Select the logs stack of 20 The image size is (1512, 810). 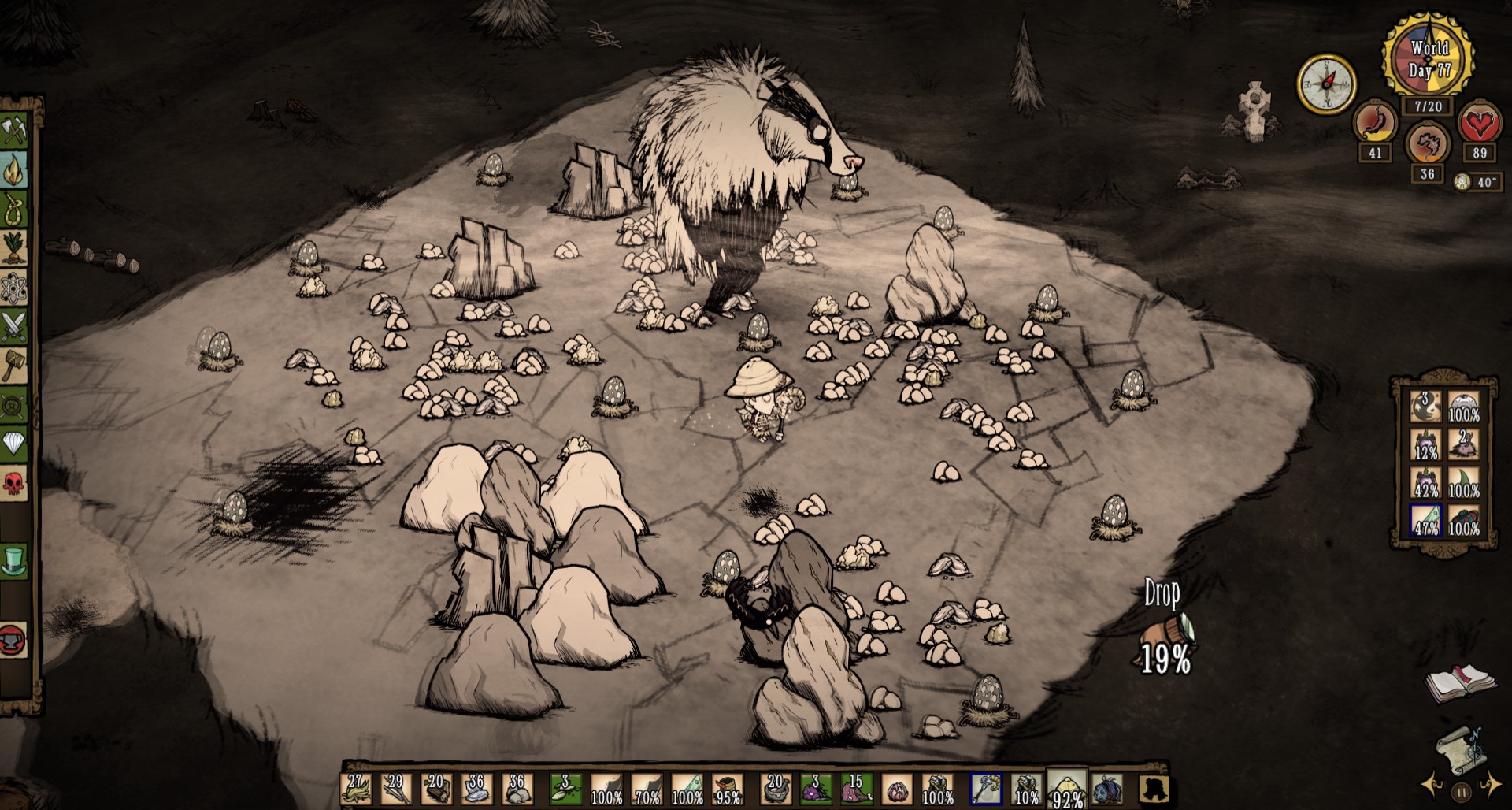[436, 789]
